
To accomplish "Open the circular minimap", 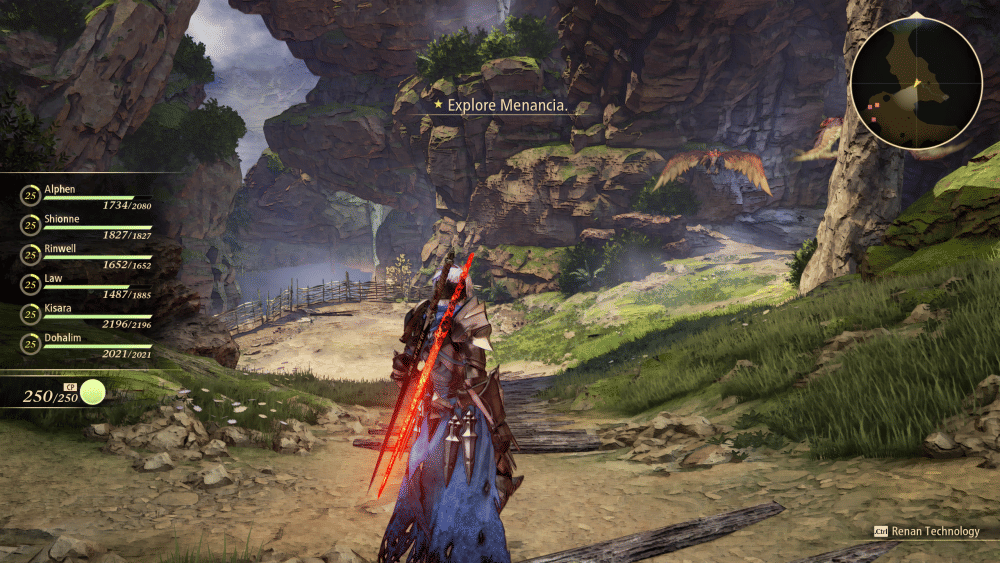I will pyautogui.click(x=916, y=83).
